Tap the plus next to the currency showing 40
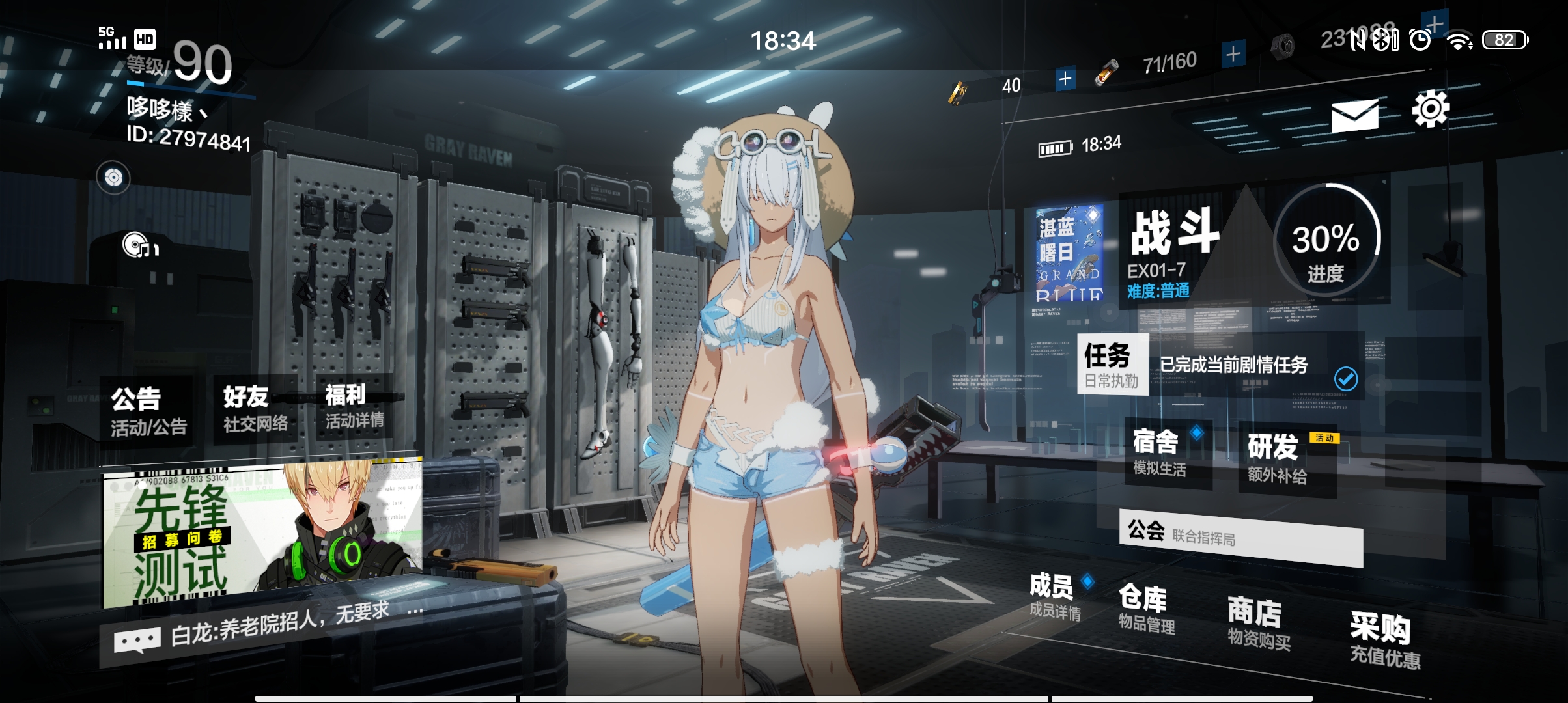 click(x=1065, y=78)
